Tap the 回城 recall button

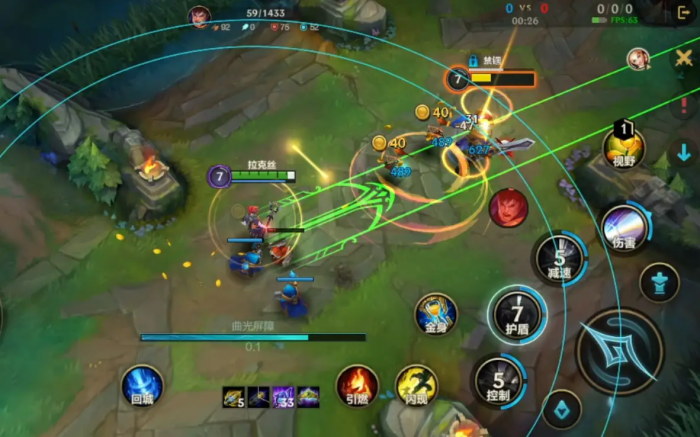[x=141, y=385]
